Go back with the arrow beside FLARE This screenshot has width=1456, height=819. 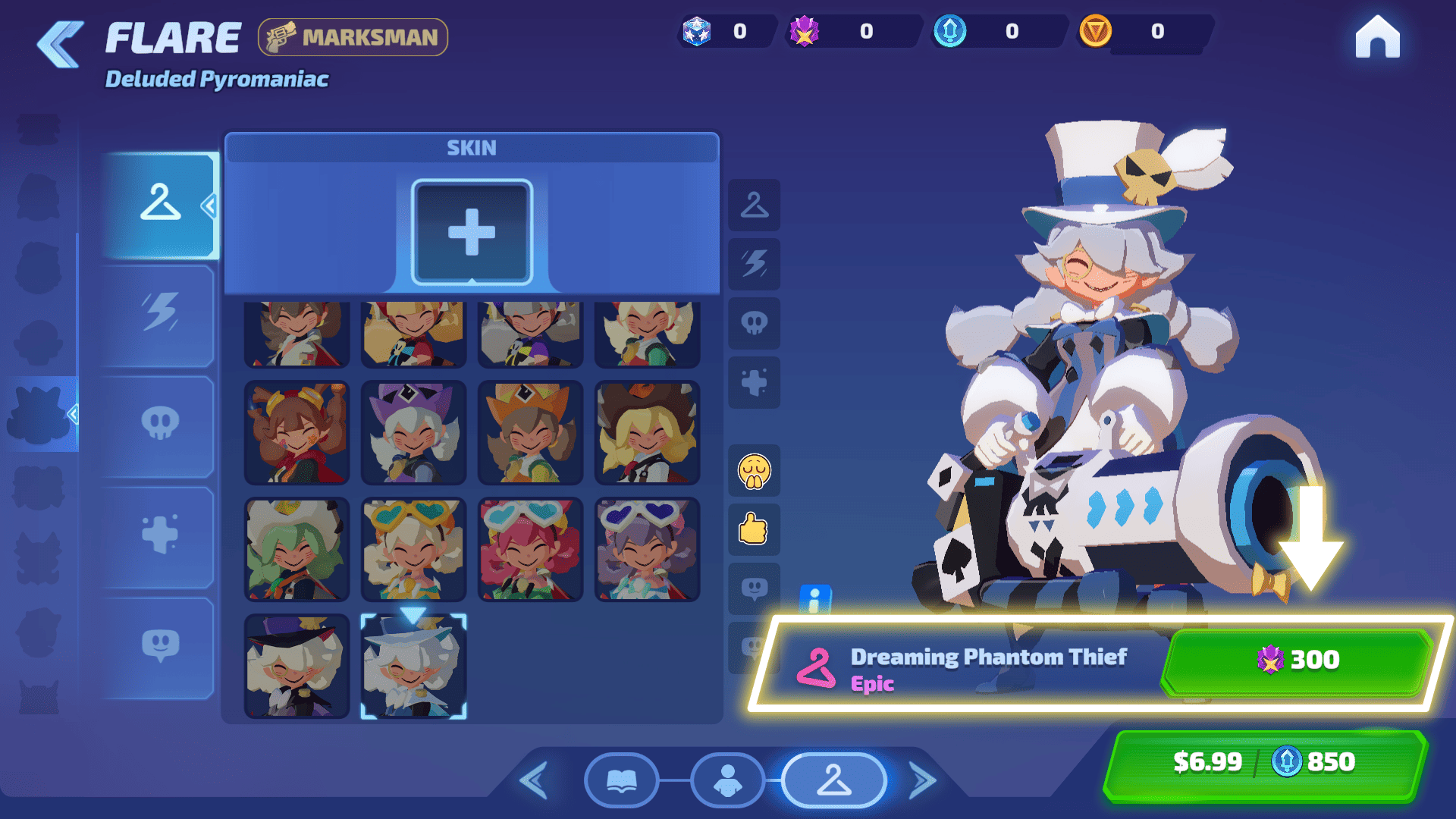coord(61,44)
